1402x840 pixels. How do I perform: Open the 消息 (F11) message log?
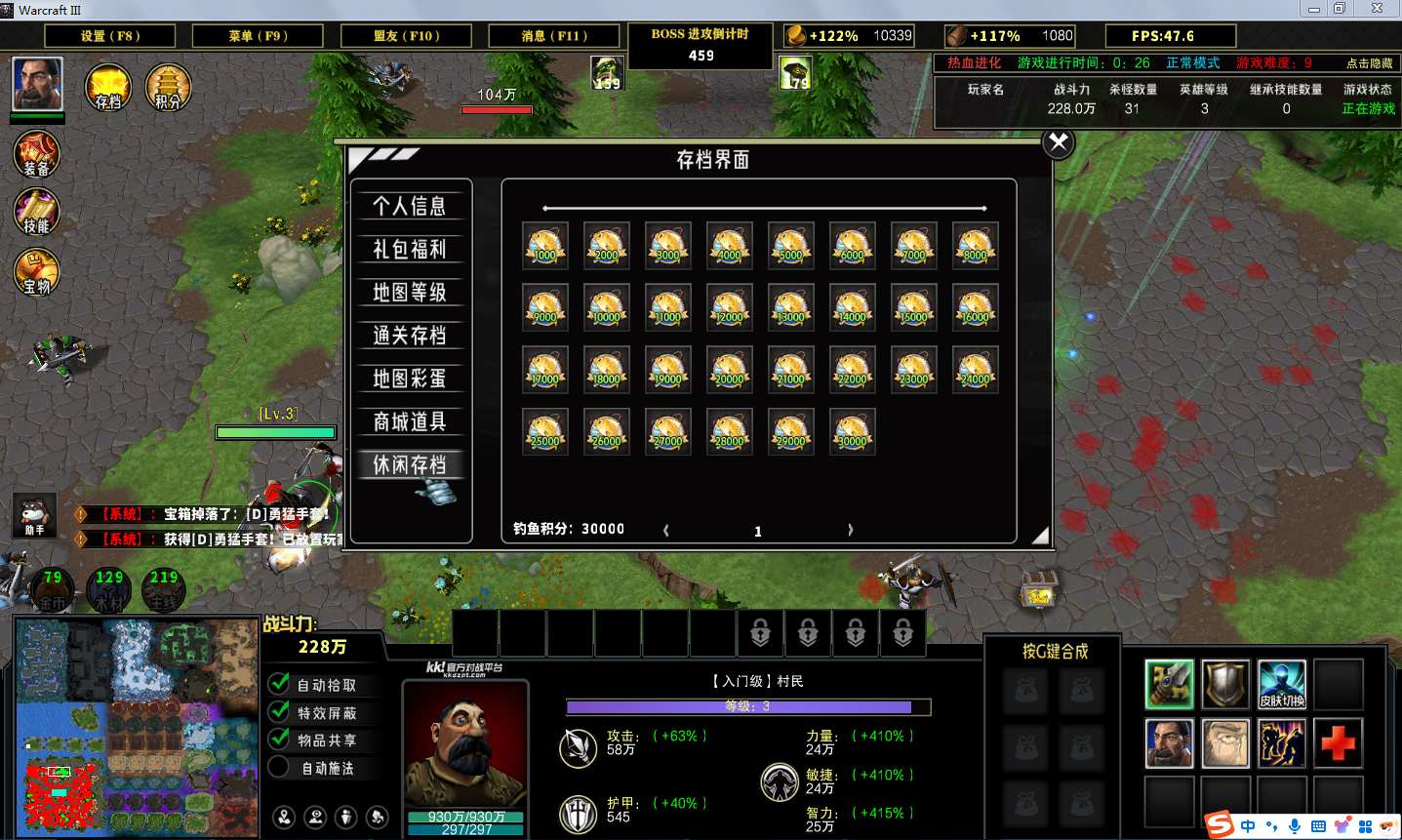tap(554, 36)
